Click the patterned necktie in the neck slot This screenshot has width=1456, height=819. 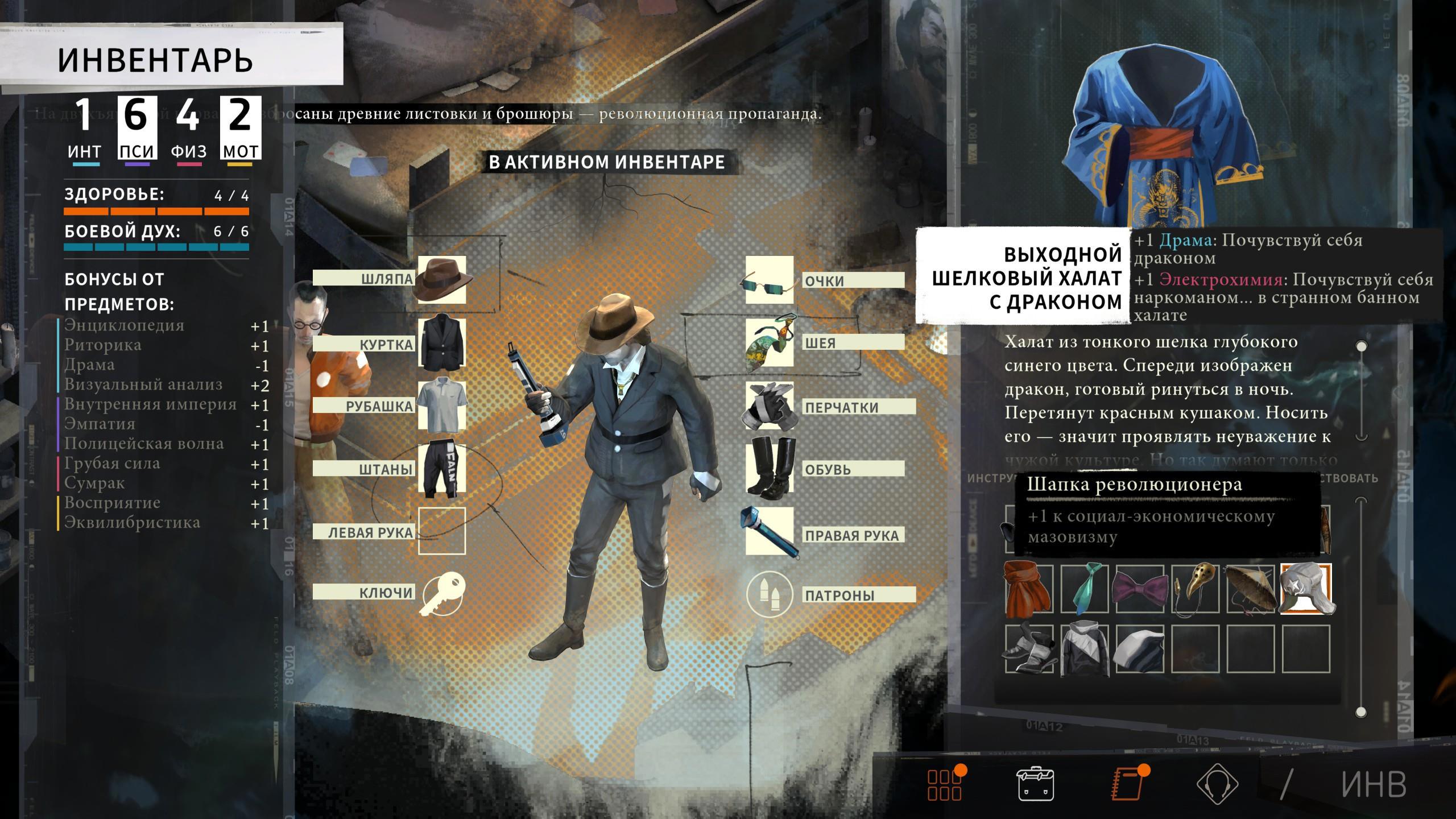(x=770, y=343)
